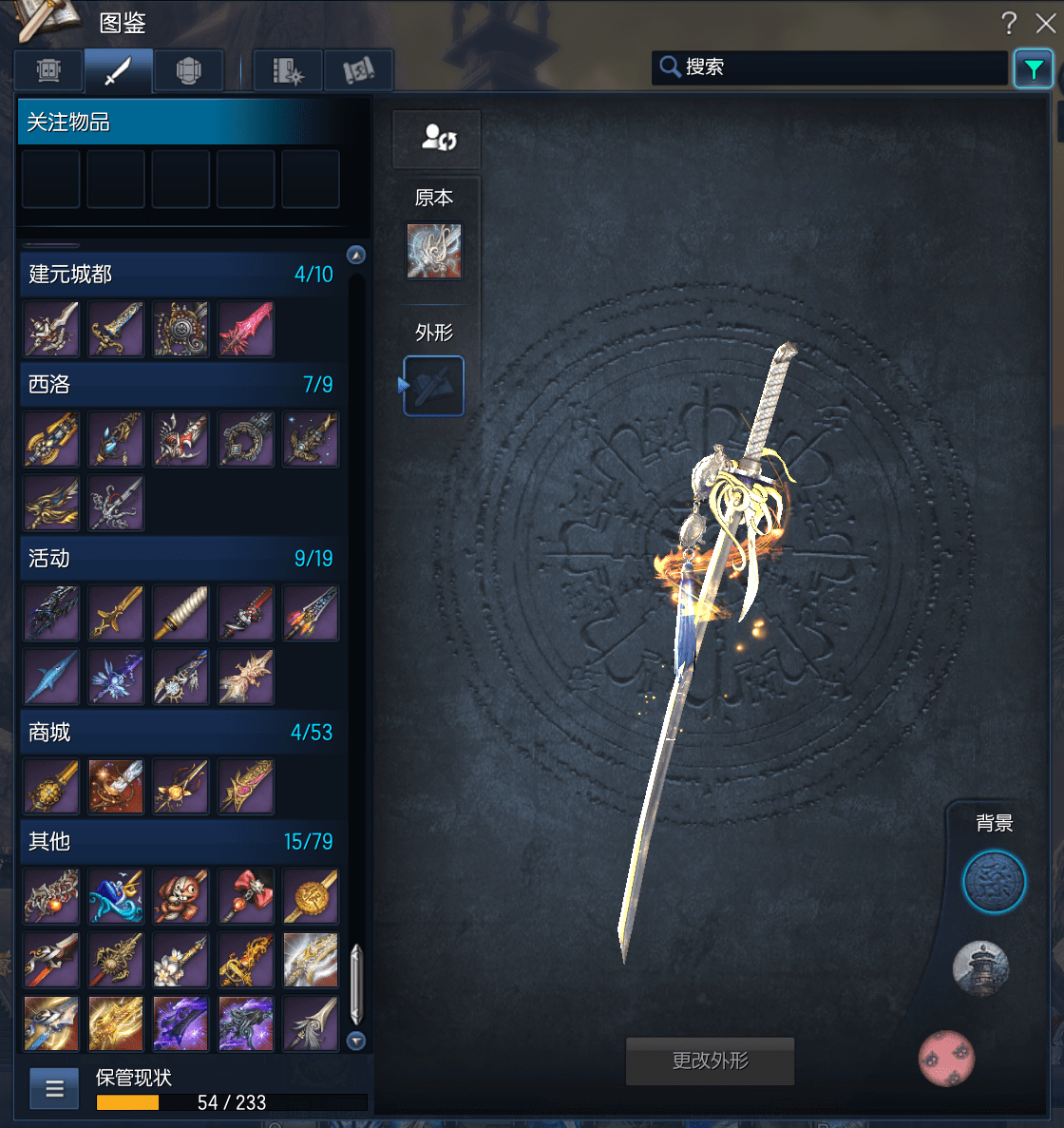This screenshot has width=1064, height=1128.
Task: Choose the pink floral background
Action: point(946,1059)
